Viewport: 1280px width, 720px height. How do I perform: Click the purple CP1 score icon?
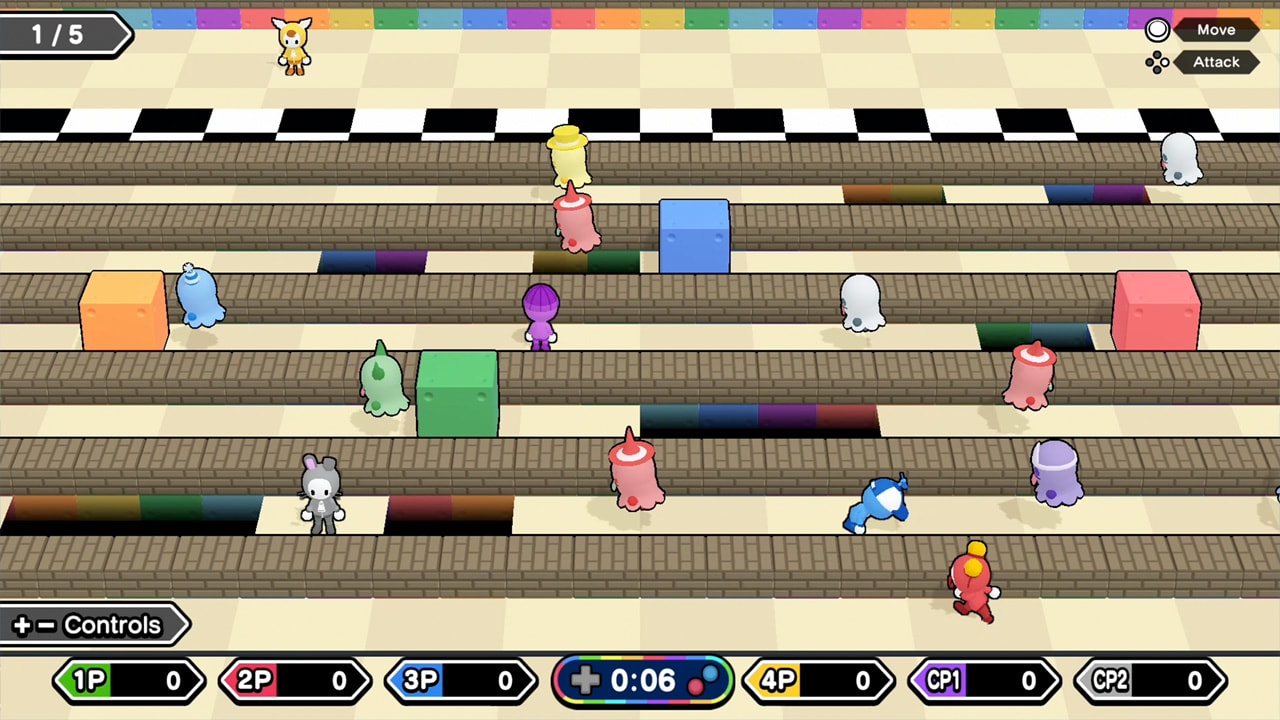point(944,681)
